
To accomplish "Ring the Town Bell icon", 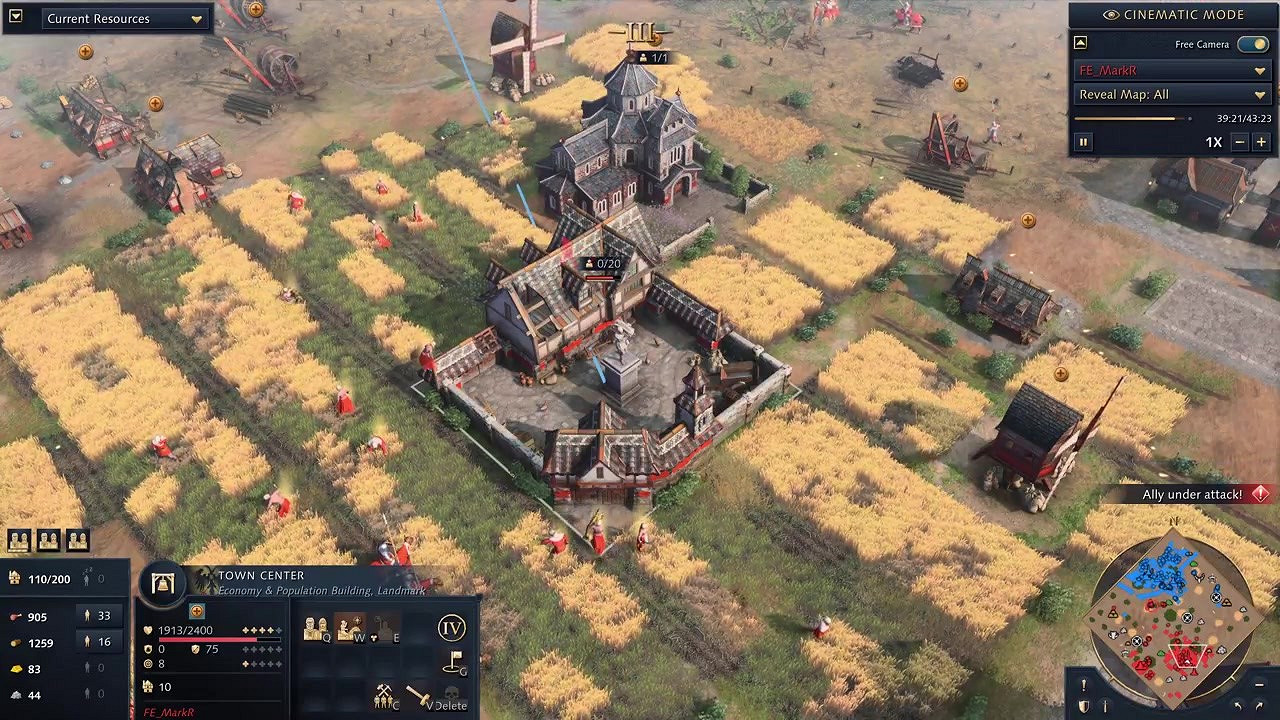I will pos(160,585).
